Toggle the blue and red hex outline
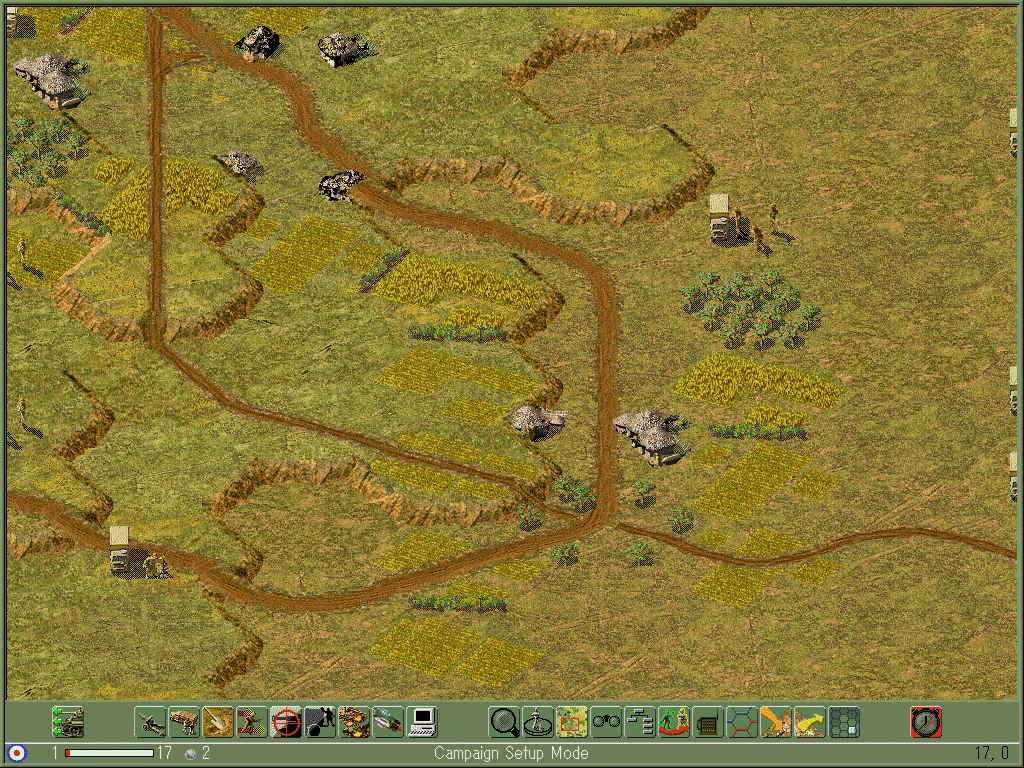The height and width of the screenshot is (768, 1024). 742,721
